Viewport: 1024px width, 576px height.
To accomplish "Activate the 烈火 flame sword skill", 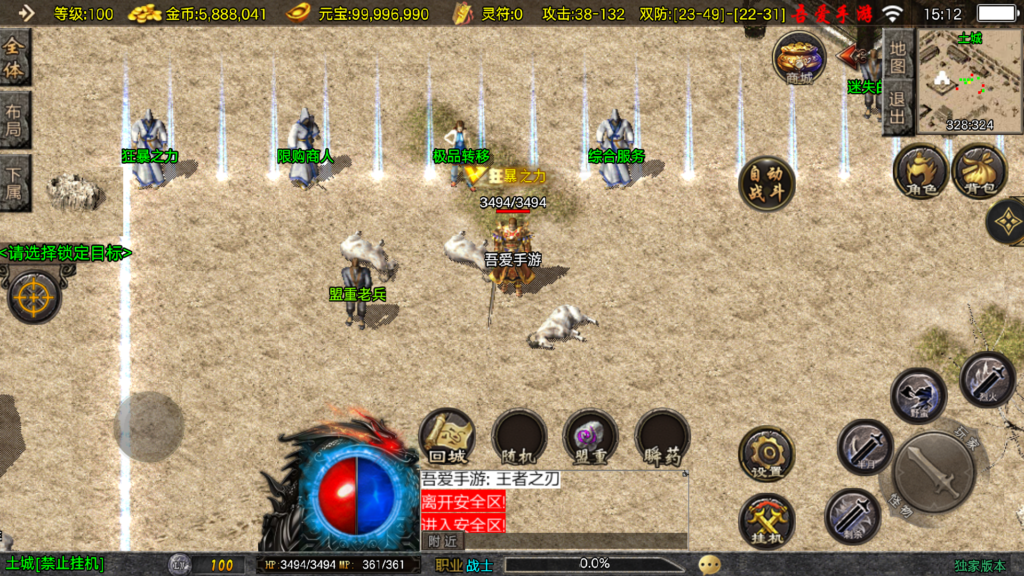I will (x=987, y=379).
